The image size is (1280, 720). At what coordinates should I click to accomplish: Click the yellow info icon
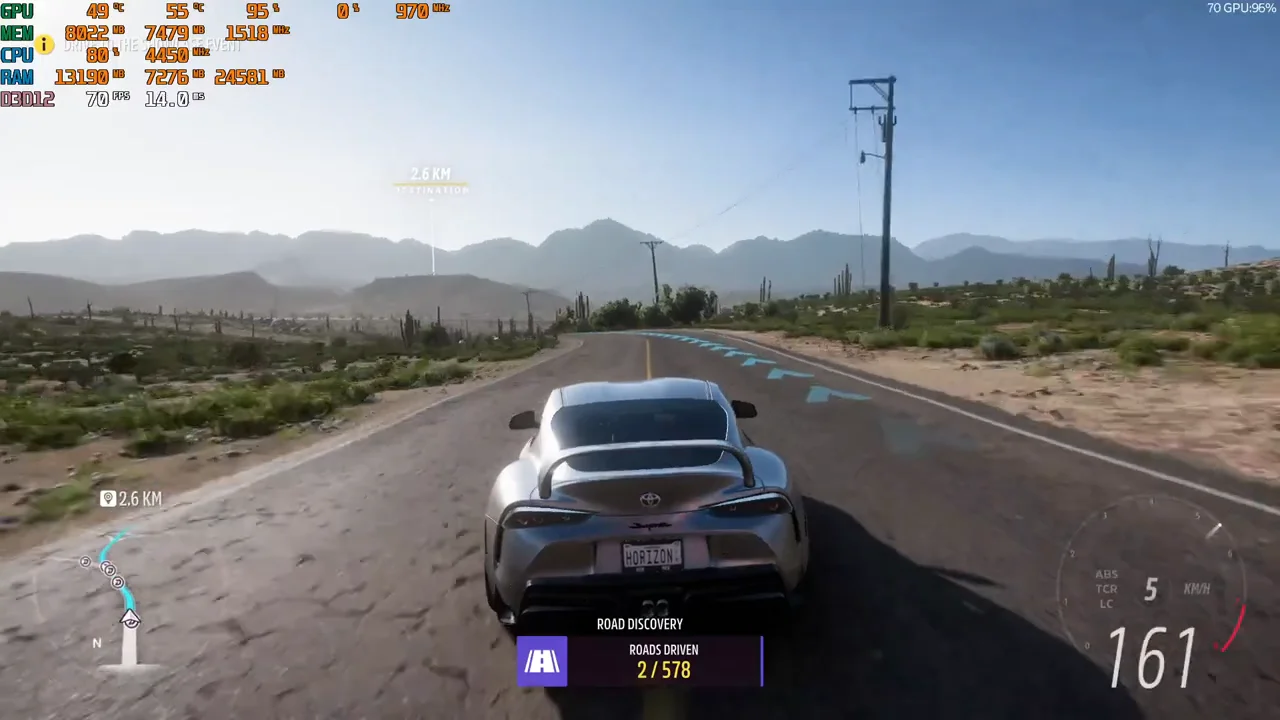point(44,44)
